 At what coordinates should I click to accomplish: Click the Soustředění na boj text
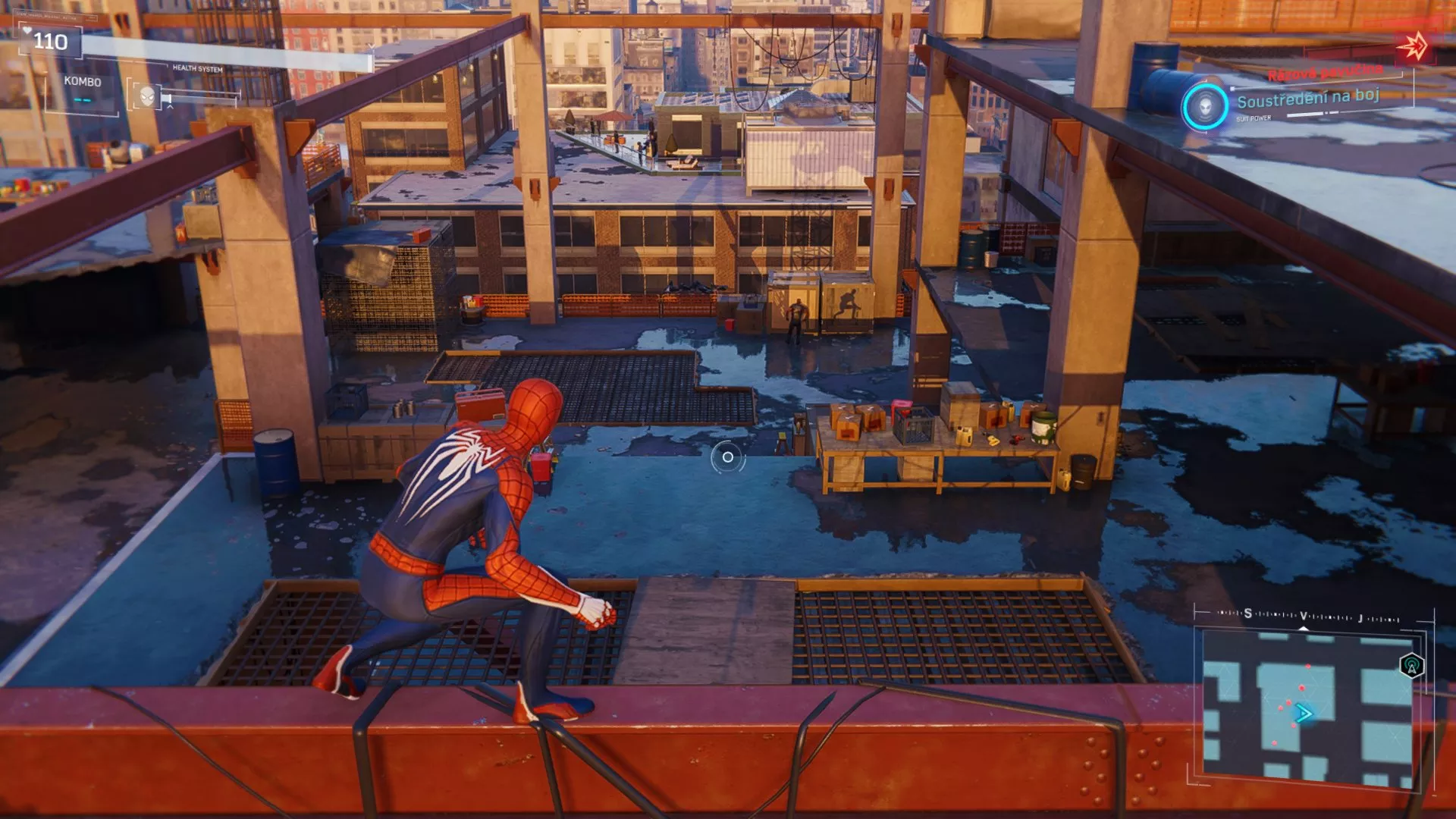[1308, 99]
